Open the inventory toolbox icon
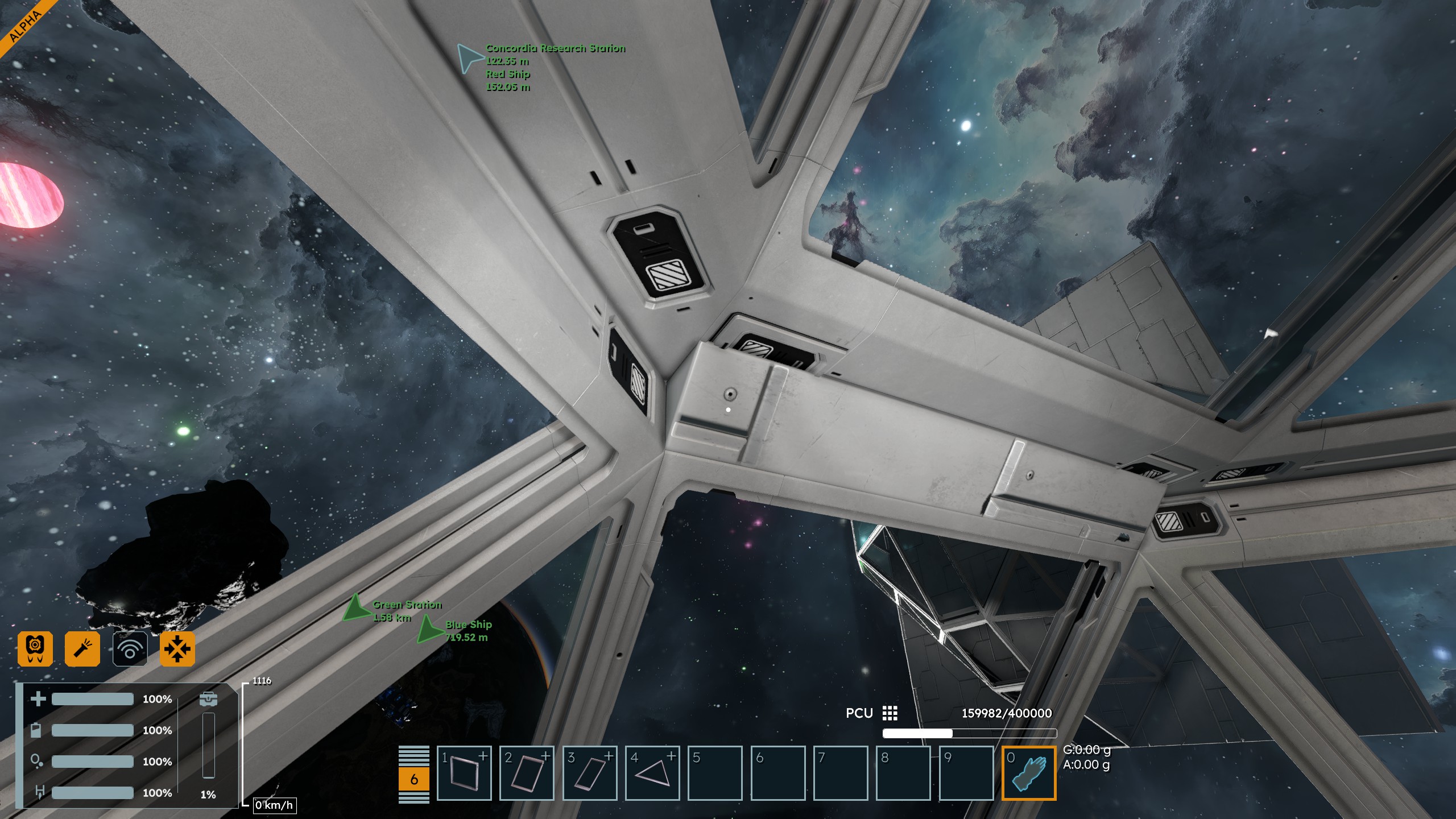Viewport: 1456px width, 819px height. (x=208, y=699)
